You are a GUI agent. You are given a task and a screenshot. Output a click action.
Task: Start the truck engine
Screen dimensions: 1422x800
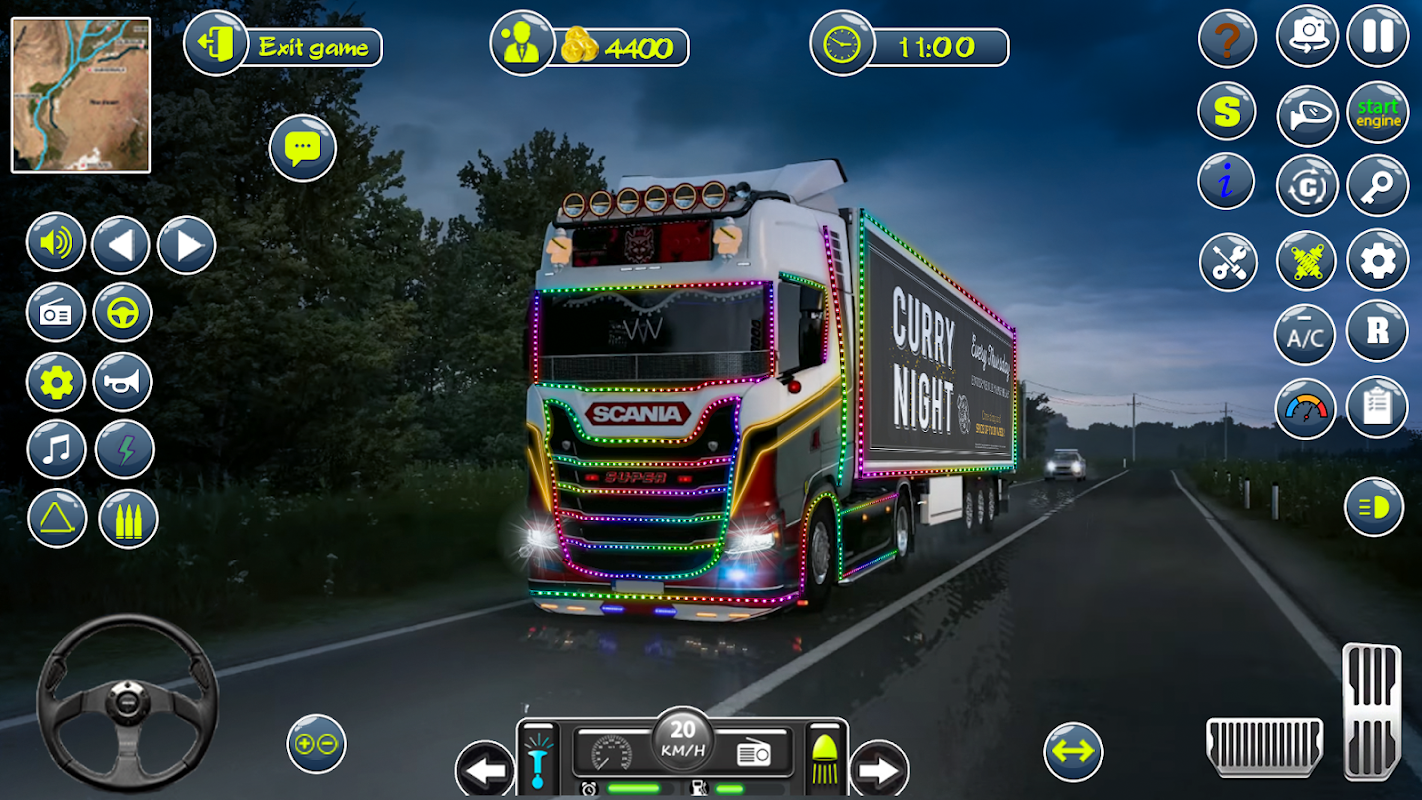(1377, 113)
